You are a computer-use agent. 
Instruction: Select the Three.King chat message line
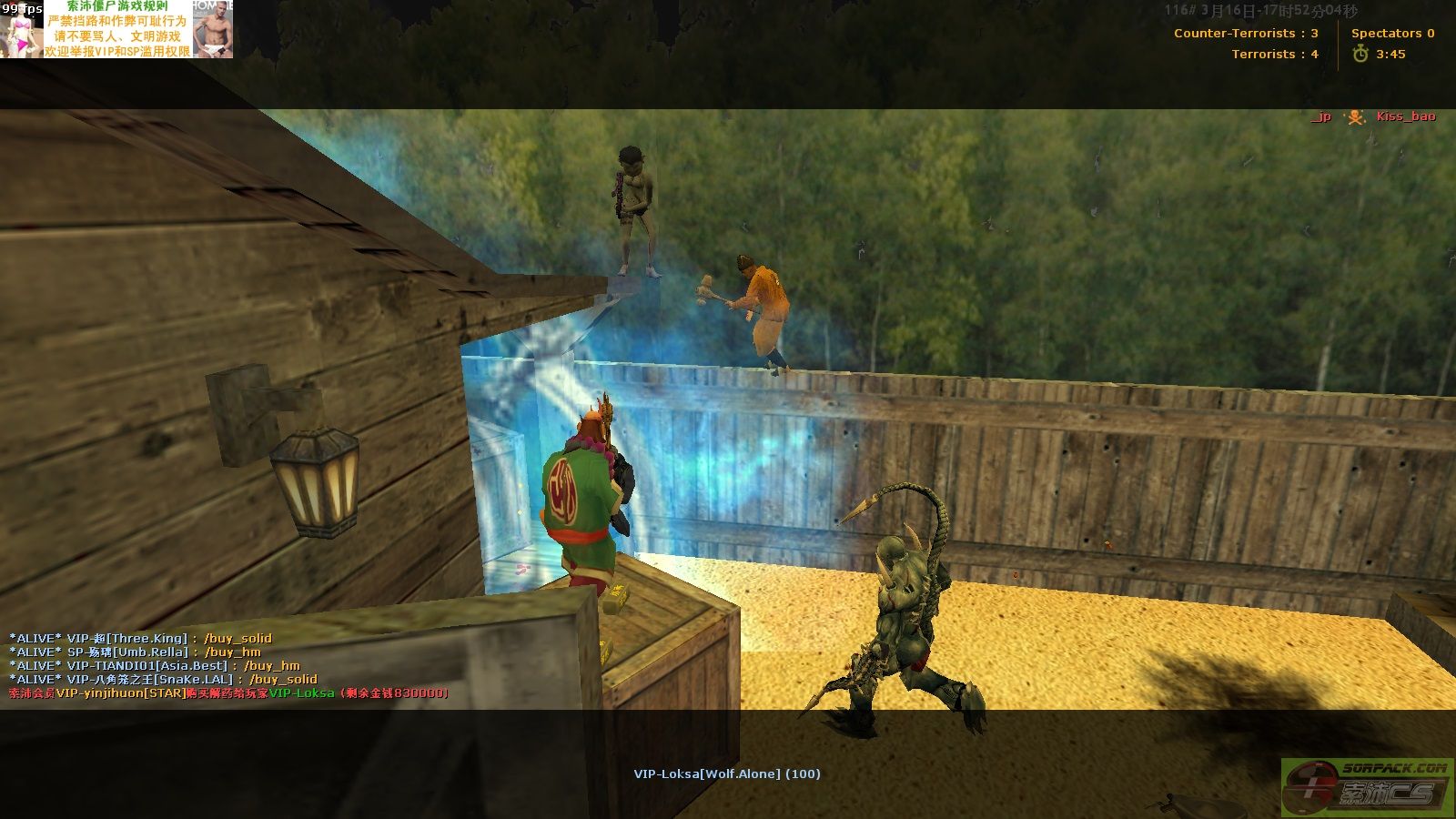pyautogui.click(x=141, y=639)
